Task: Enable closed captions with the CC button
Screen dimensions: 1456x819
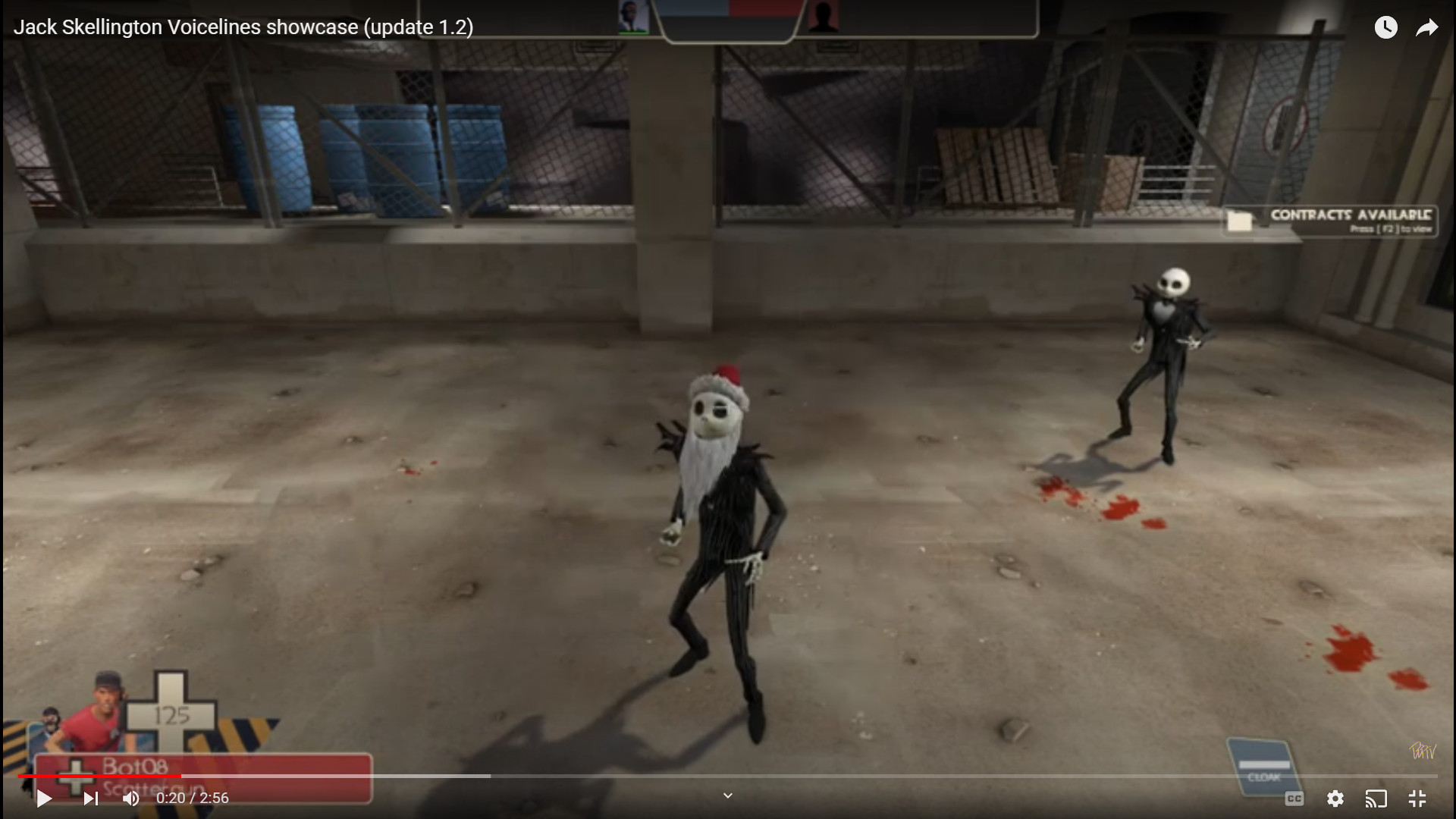Action: click(1295, 799)
